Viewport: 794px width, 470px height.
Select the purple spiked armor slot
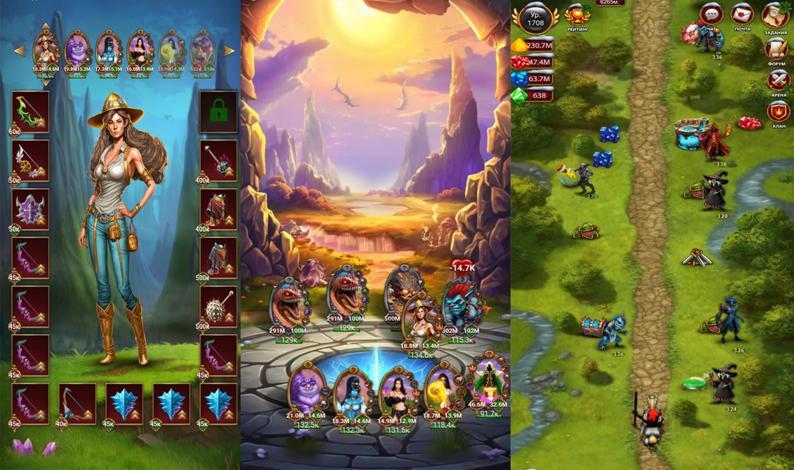coord(30,209)
